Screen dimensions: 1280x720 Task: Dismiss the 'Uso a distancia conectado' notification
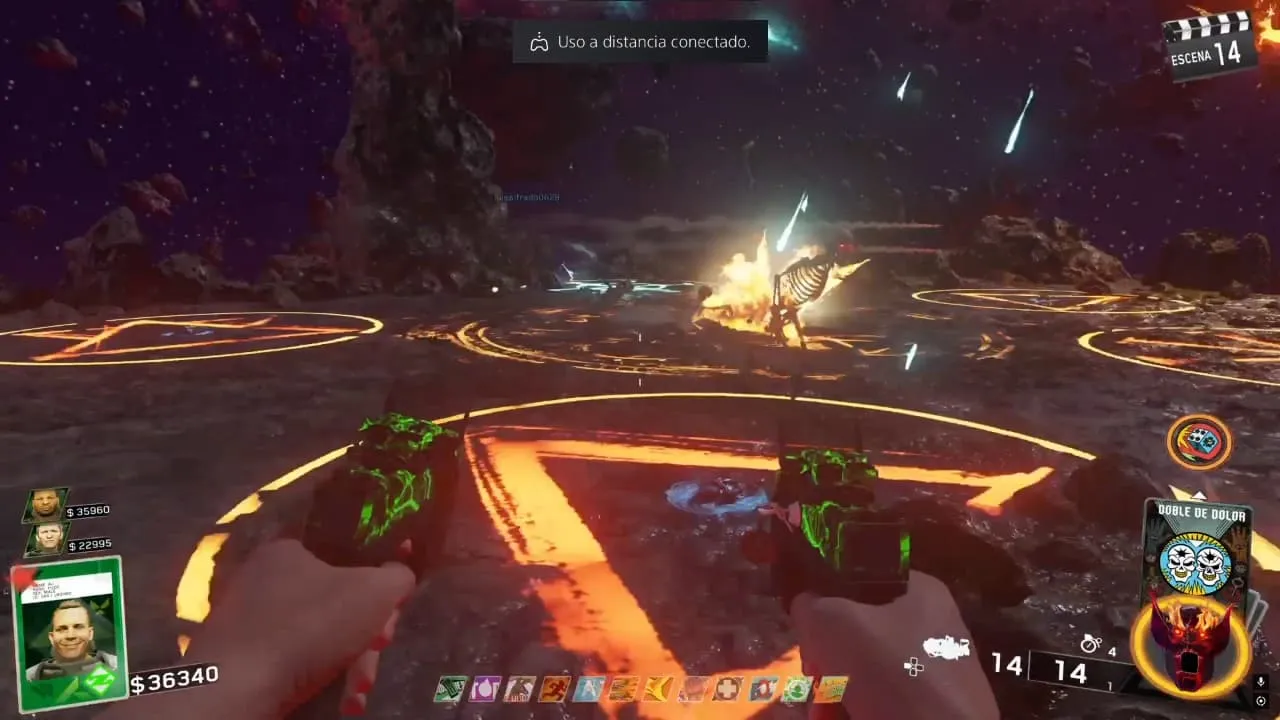pos(640,42)
